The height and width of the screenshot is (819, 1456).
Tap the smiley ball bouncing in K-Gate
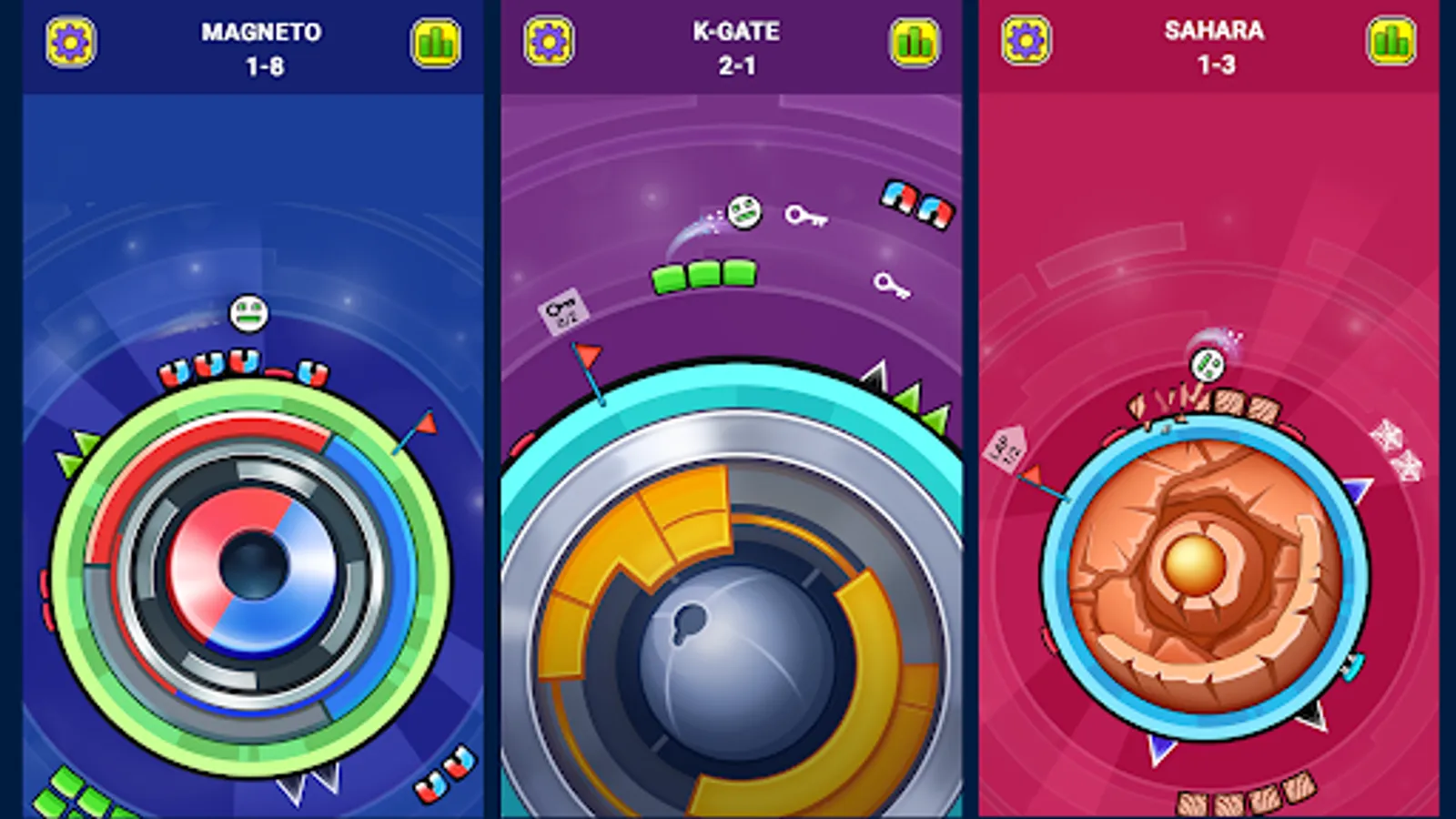pyautogui.click(x=744, y=214)
